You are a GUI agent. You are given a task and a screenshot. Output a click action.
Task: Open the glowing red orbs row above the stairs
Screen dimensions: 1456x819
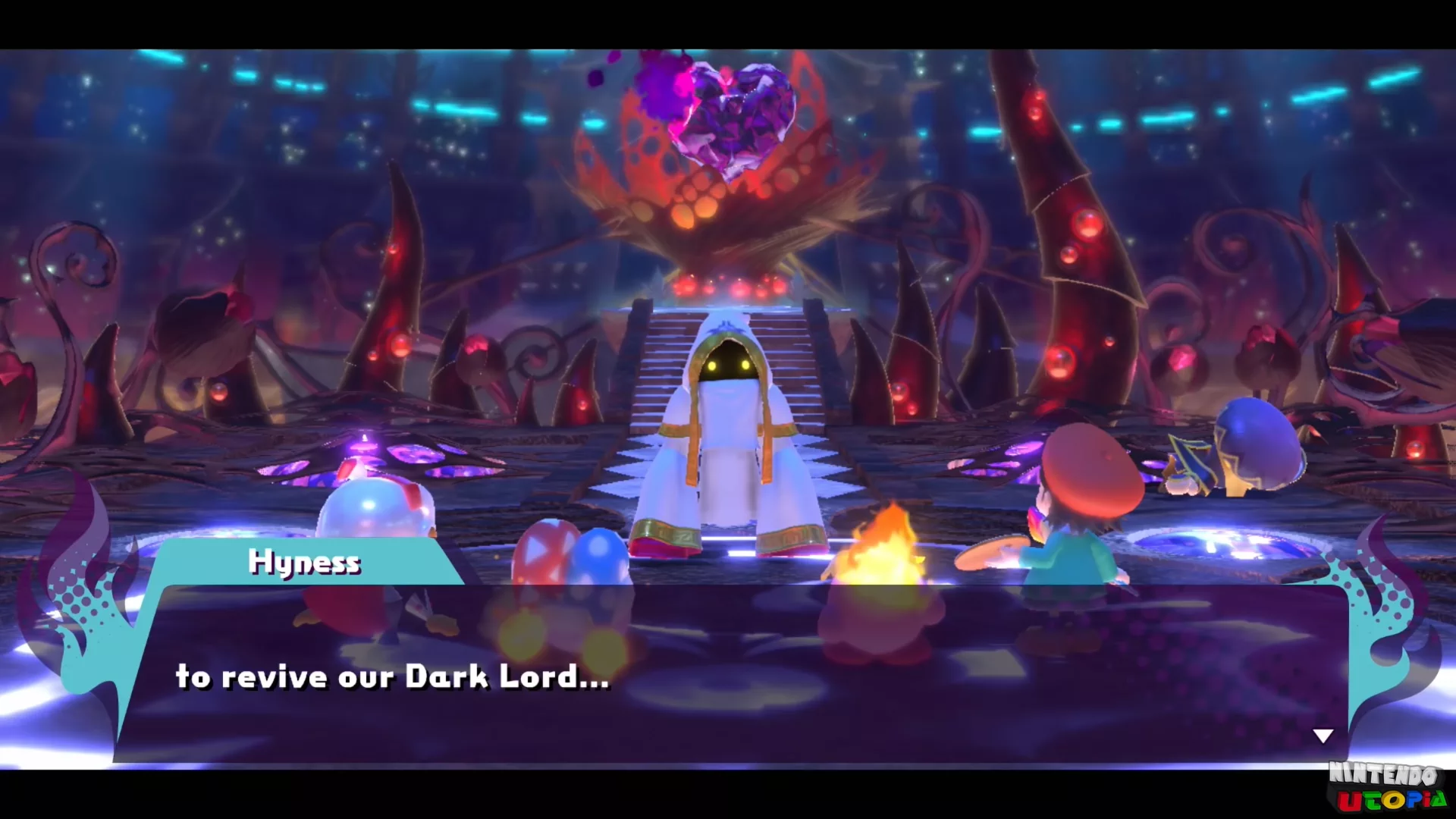tap(732, 288)
